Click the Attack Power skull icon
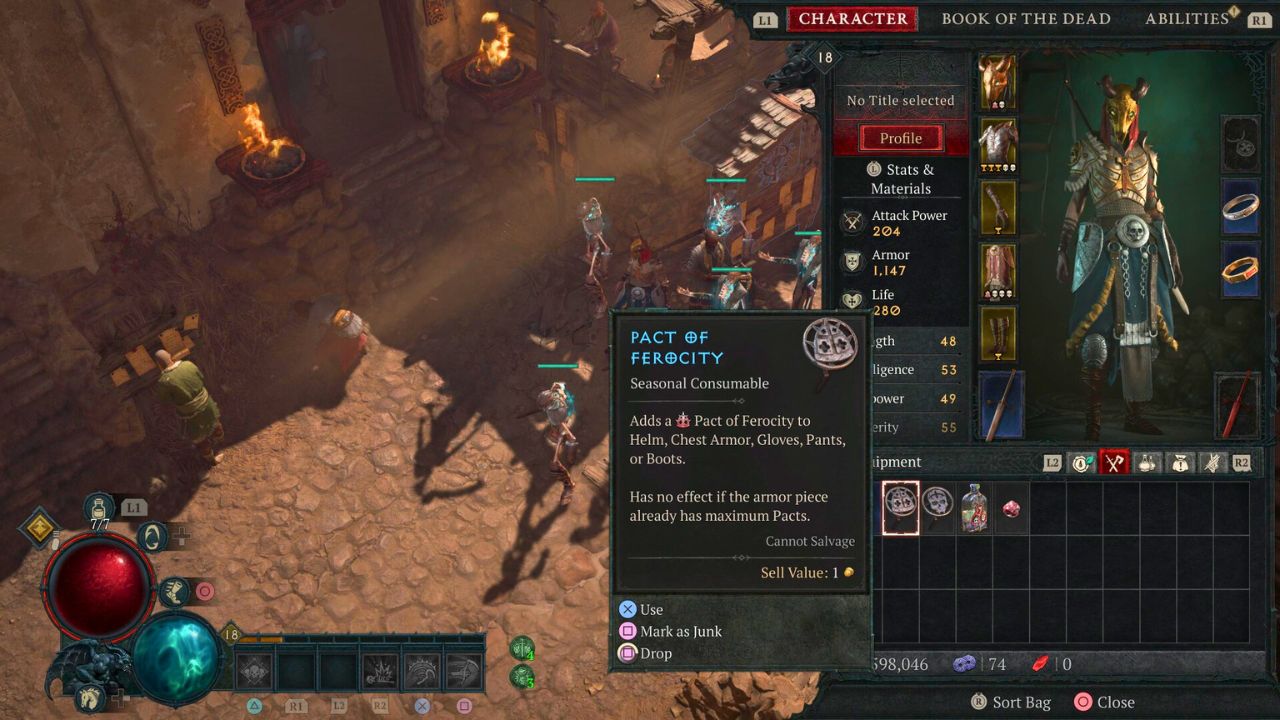 [x=853, y=221]
